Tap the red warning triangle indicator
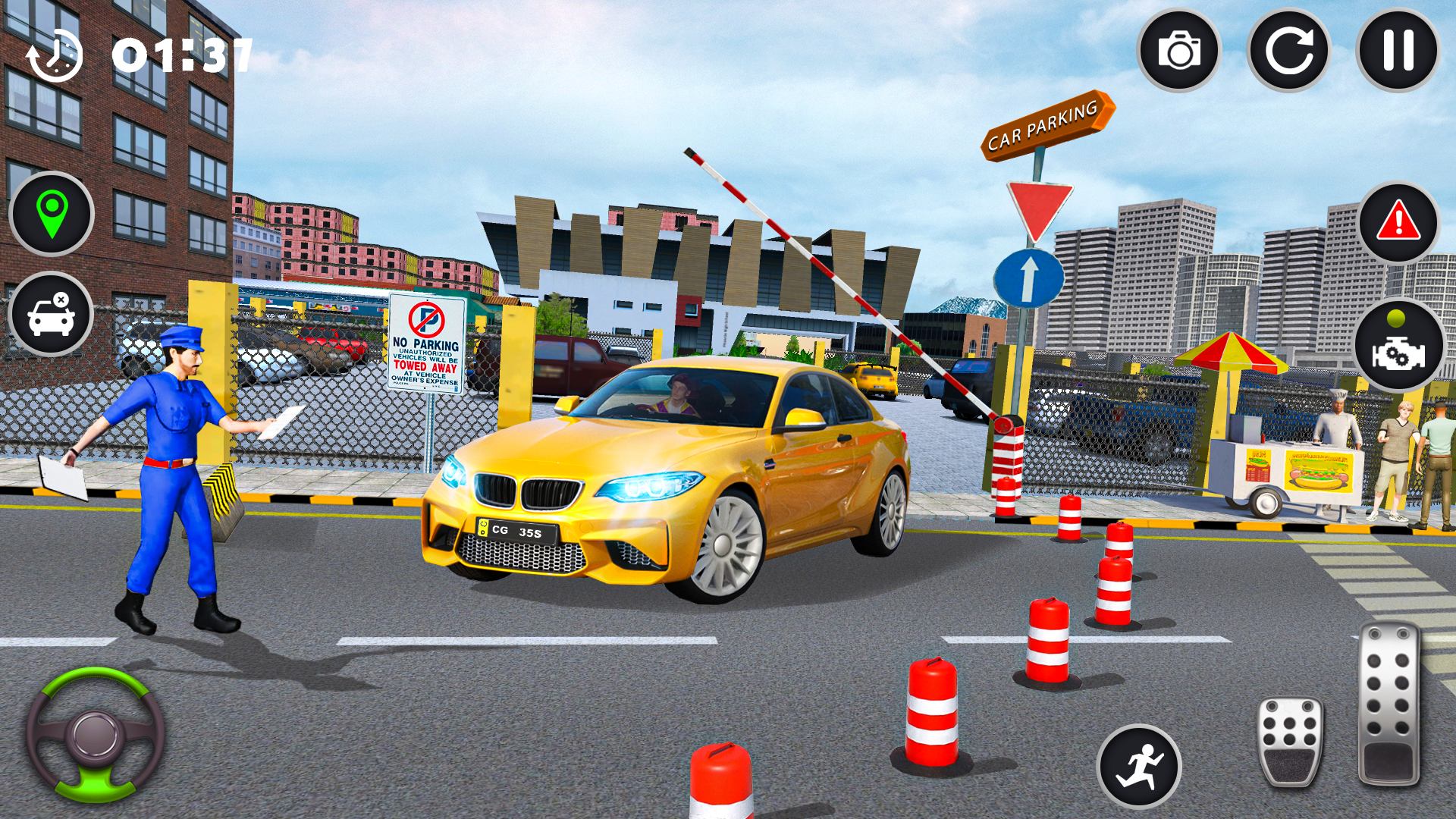1456x819 pixels. point(1398,223)
